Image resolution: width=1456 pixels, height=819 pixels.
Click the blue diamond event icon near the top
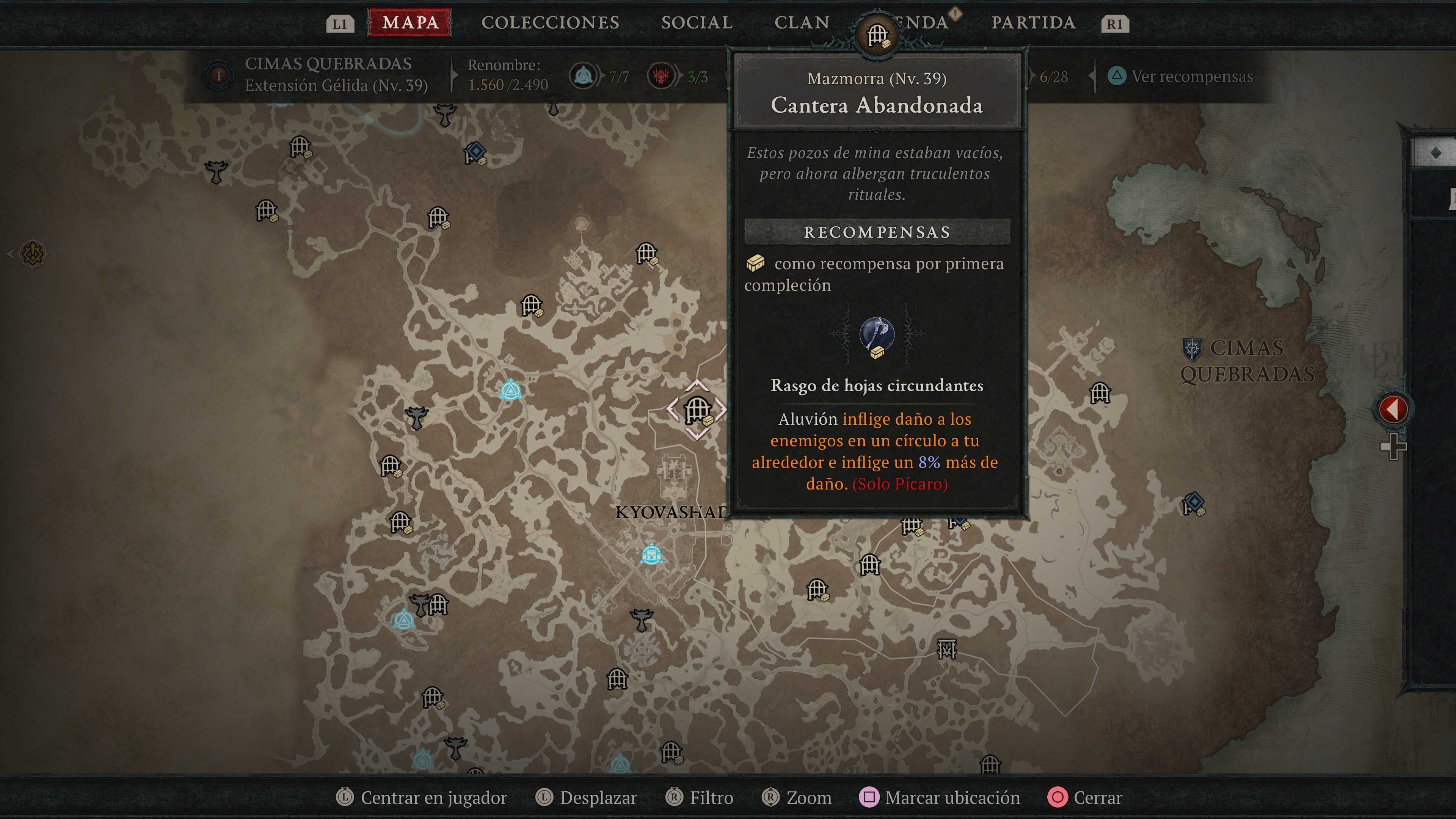(477, 151)
